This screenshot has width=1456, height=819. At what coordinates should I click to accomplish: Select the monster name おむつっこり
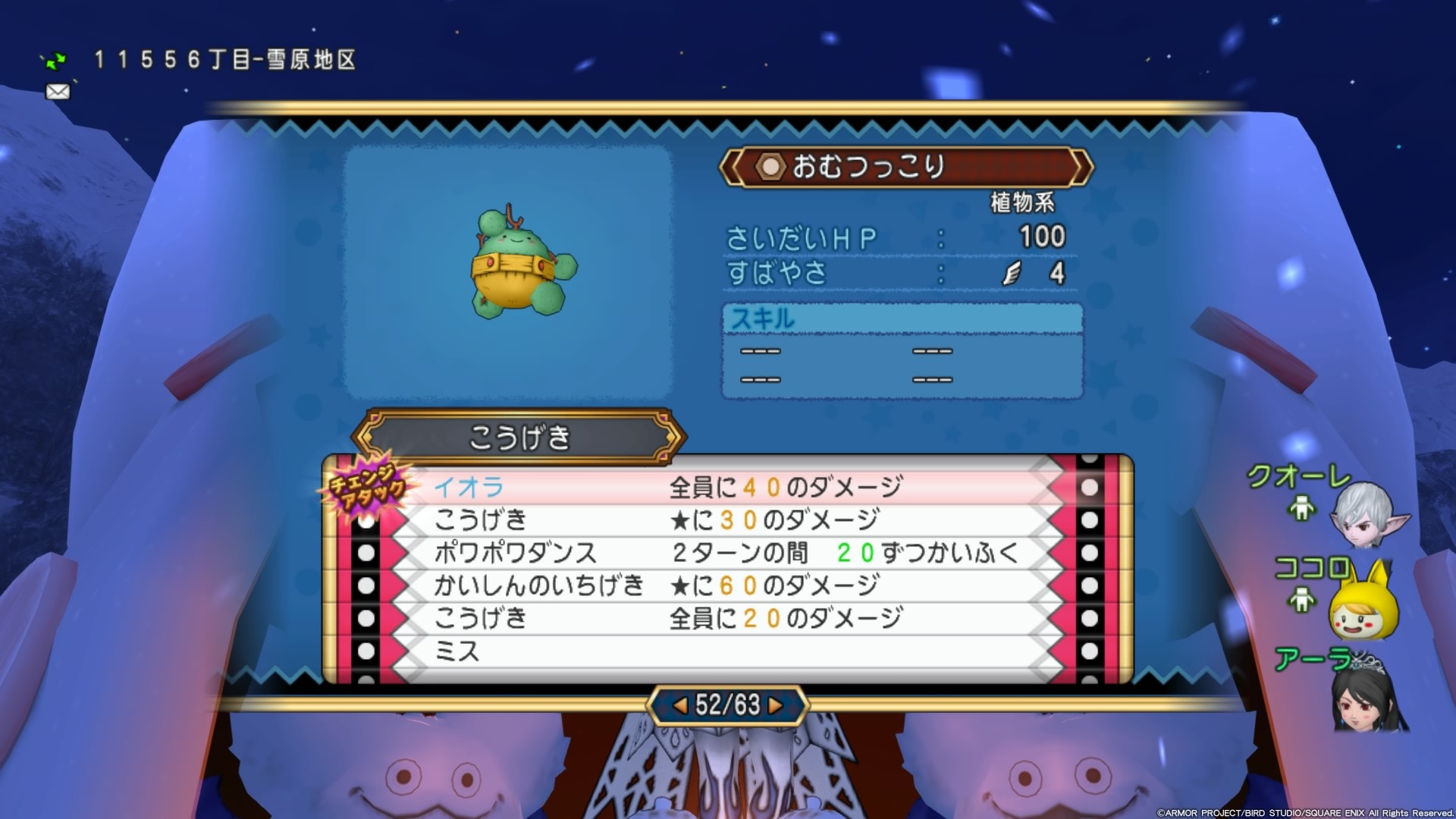coord(868,168)
